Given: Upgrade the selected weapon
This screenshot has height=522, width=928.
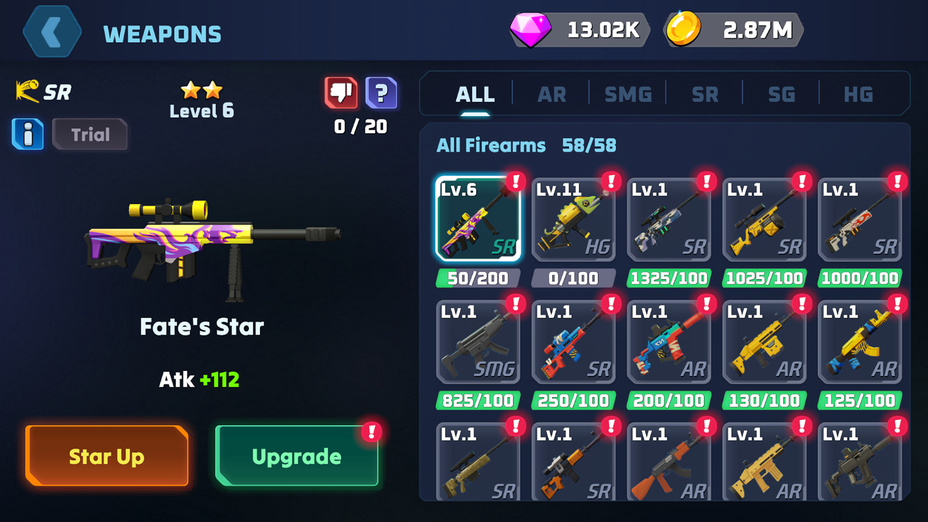Looking at the screenshot, I should (297, 457).
